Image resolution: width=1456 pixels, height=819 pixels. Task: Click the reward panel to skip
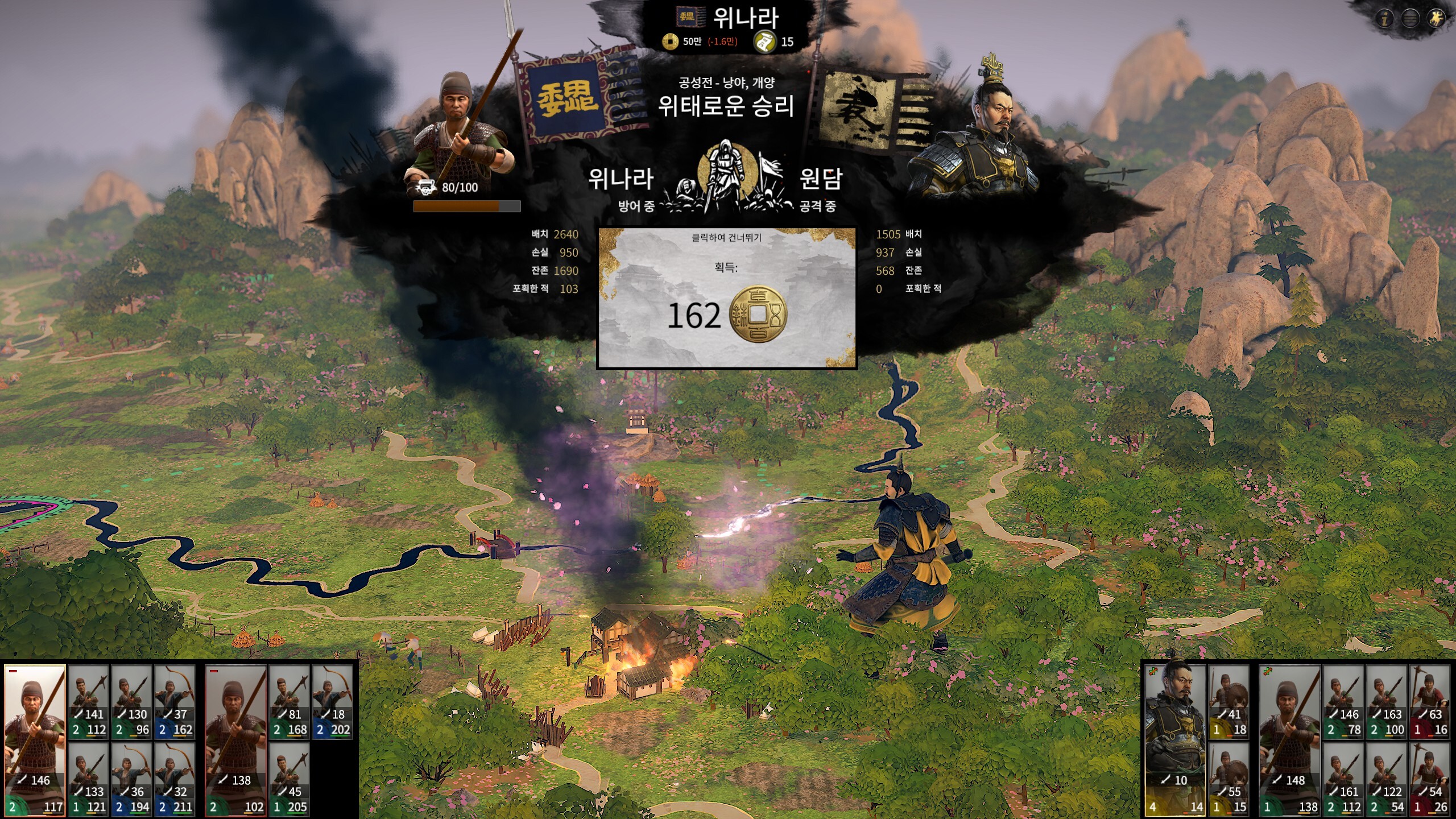726,297
